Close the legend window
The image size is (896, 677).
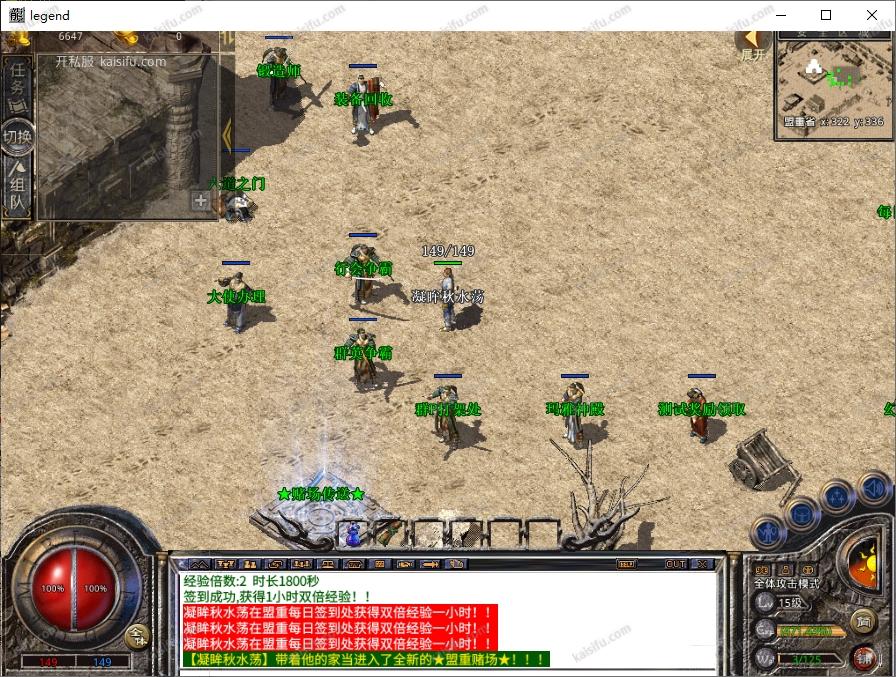[x=873, y=15]
